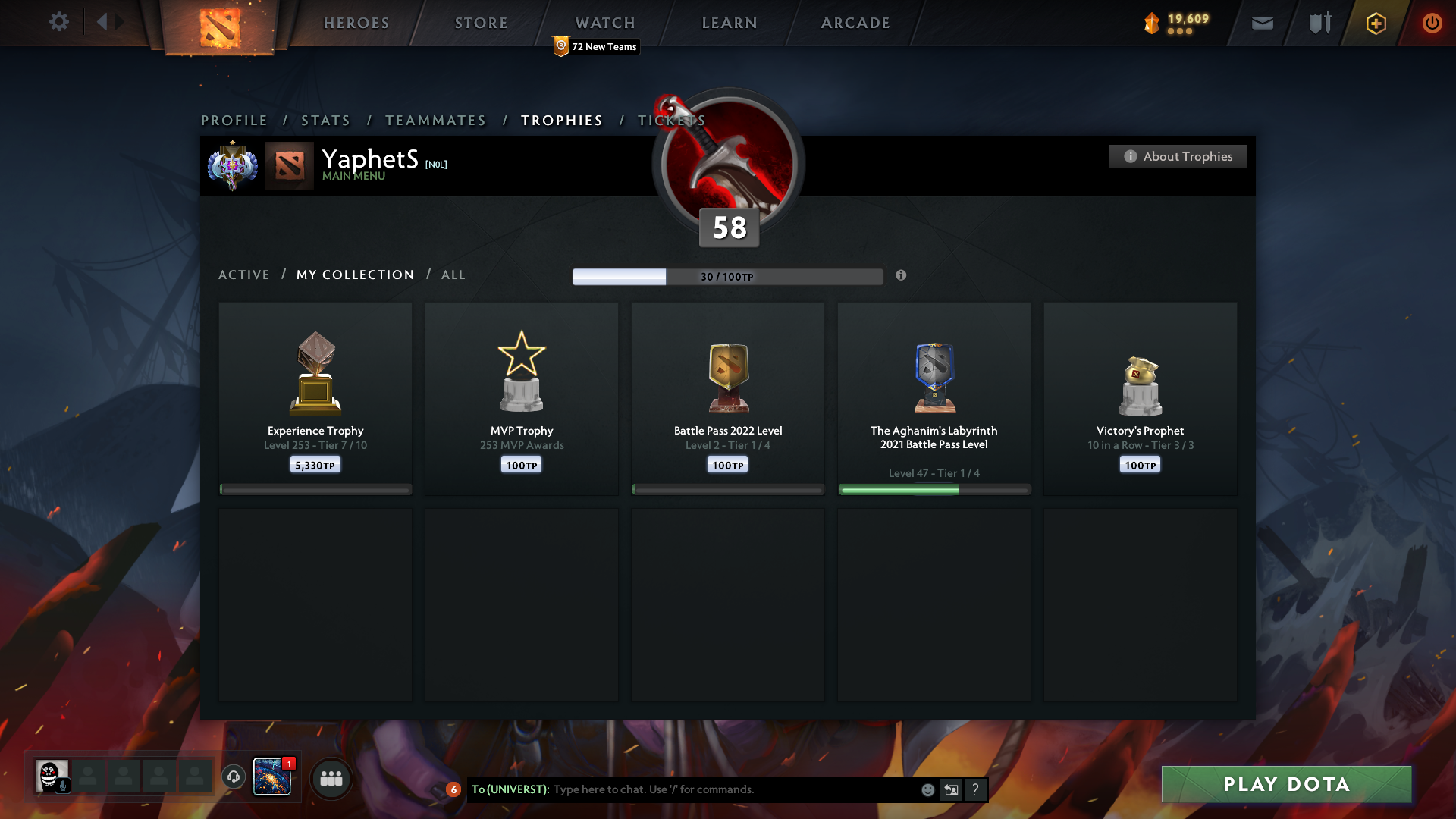Click the 30/100TP trophy progress bar
The image size is (1456, 819).
point(727,277)
